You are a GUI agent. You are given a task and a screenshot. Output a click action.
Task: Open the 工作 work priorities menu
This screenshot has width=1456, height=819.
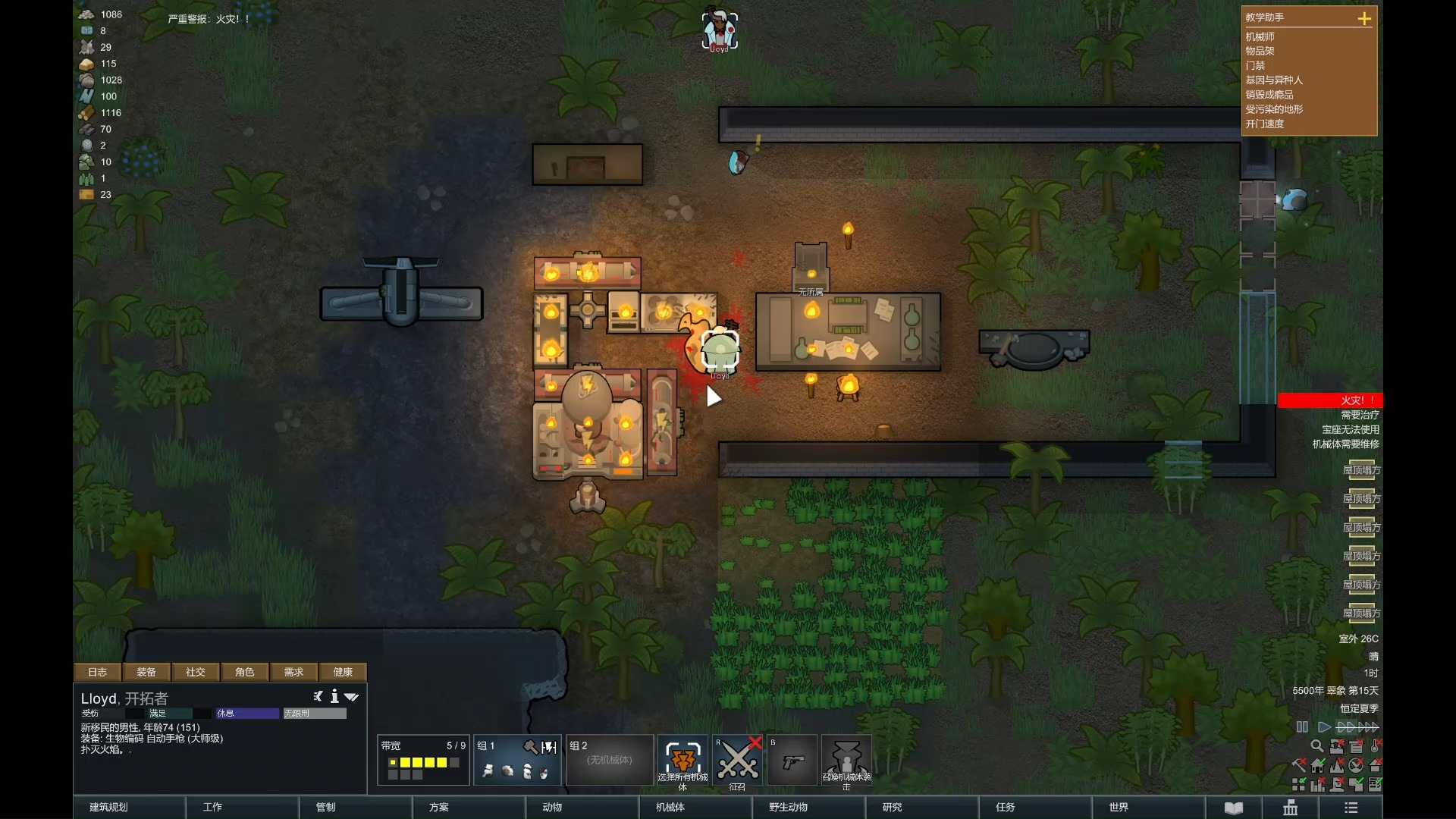click(x=213, y=807)
